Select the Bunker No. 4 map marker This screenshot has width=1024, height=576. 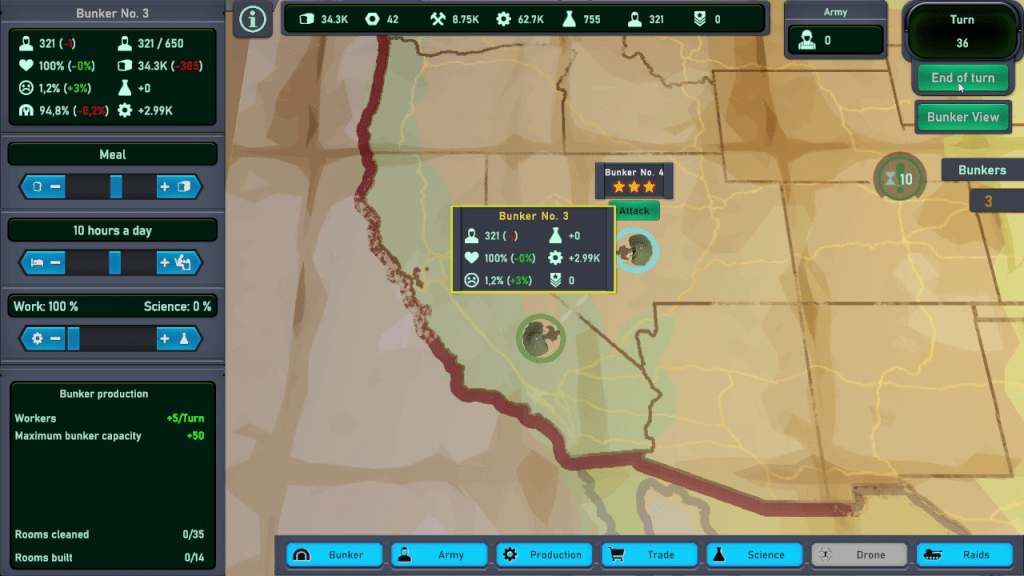635,249
